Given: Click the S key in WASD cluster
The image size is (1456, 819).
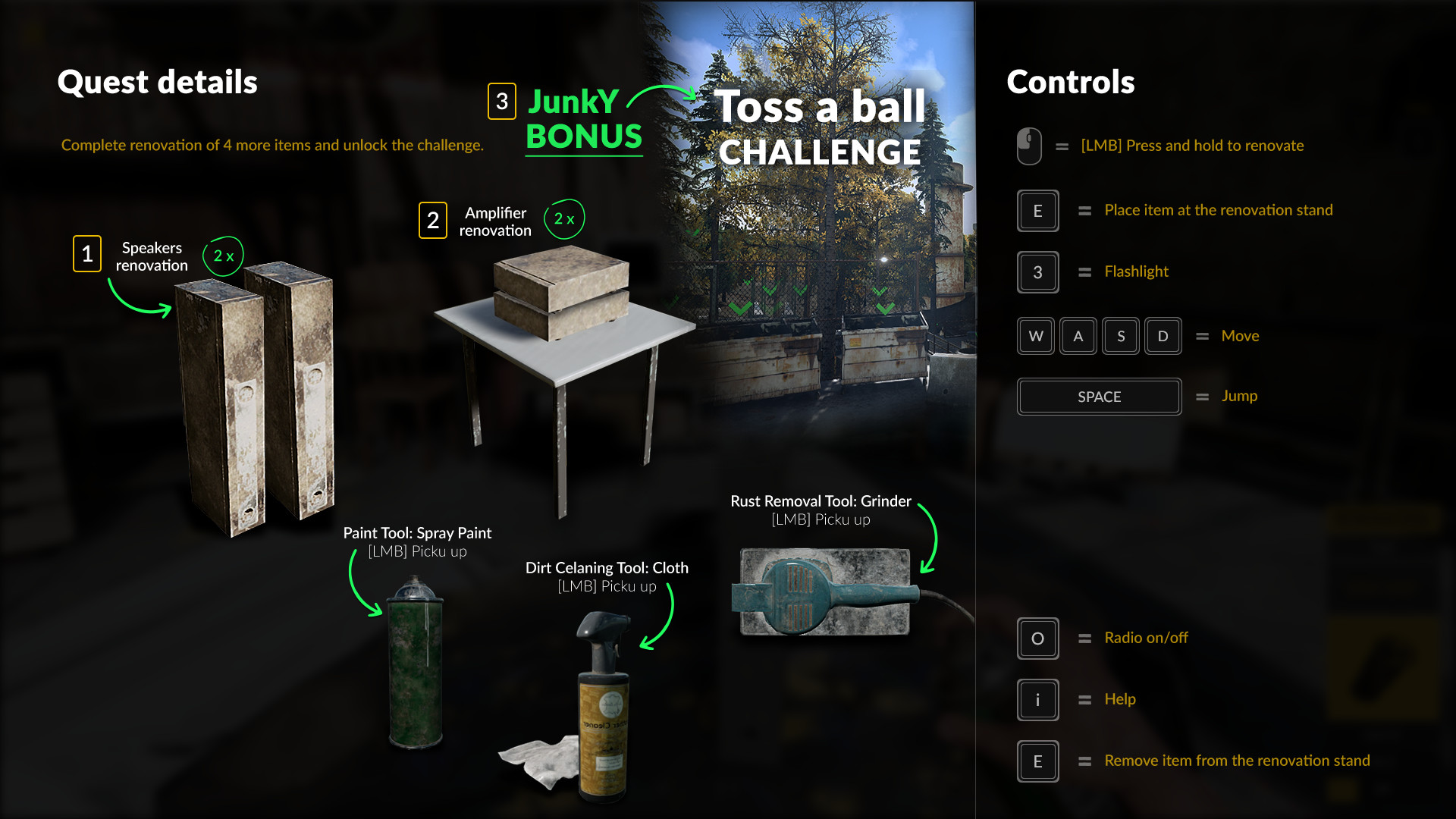Looking at the screenshot, I should pyautogui.click(x=1121, y=336).
